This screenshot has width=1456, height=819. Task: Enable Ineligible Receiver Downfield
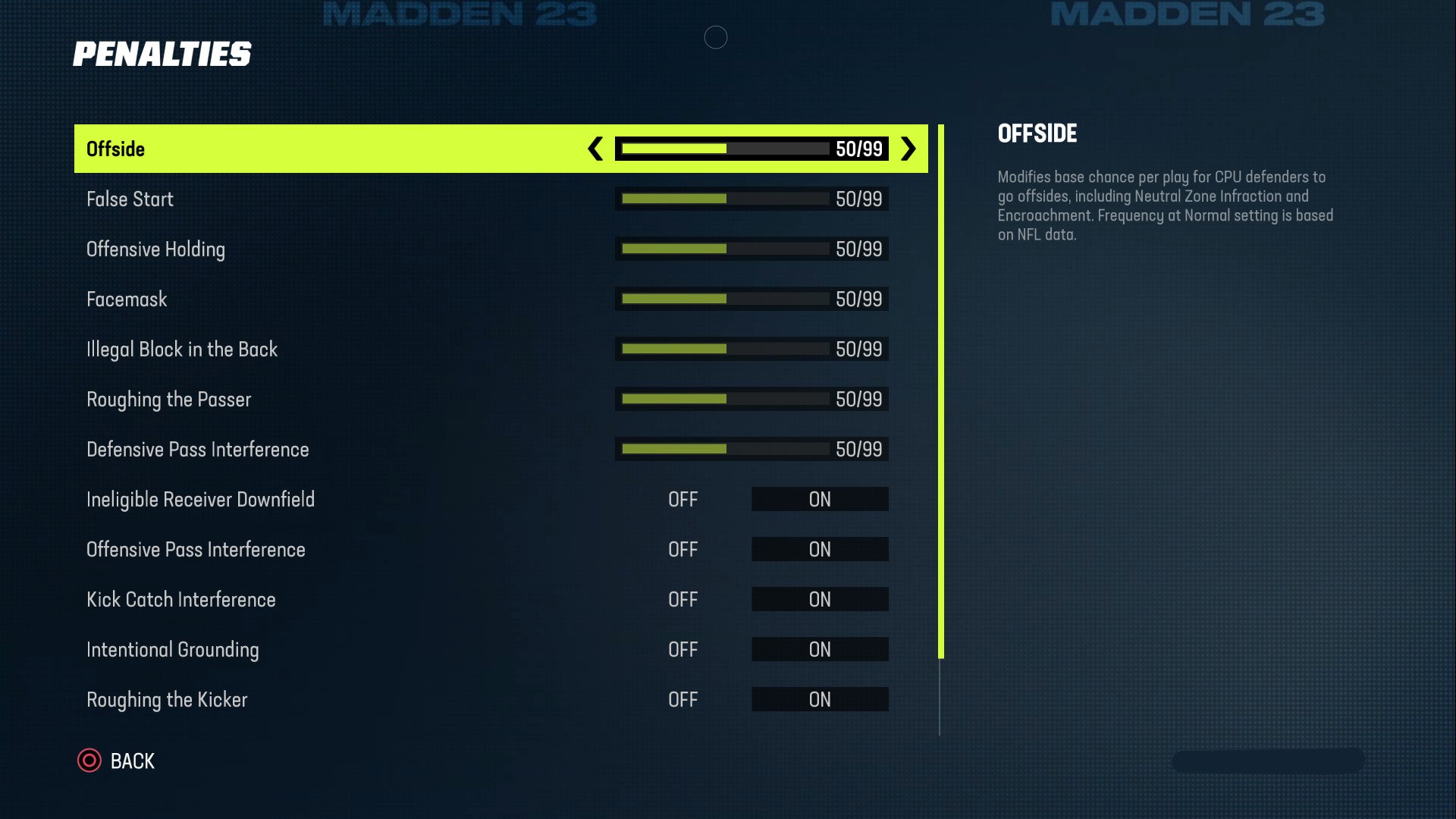(820, 499)
